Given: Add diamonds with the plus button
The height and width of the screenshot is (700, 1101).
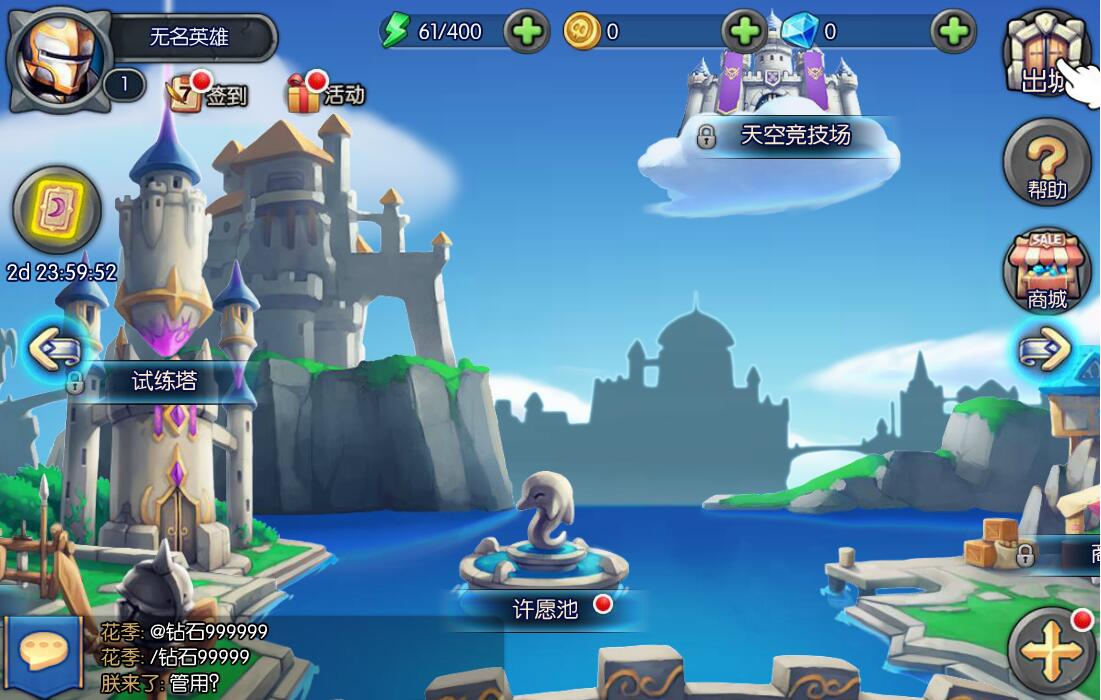Looking at the screenshot, I should pos(953,32).
